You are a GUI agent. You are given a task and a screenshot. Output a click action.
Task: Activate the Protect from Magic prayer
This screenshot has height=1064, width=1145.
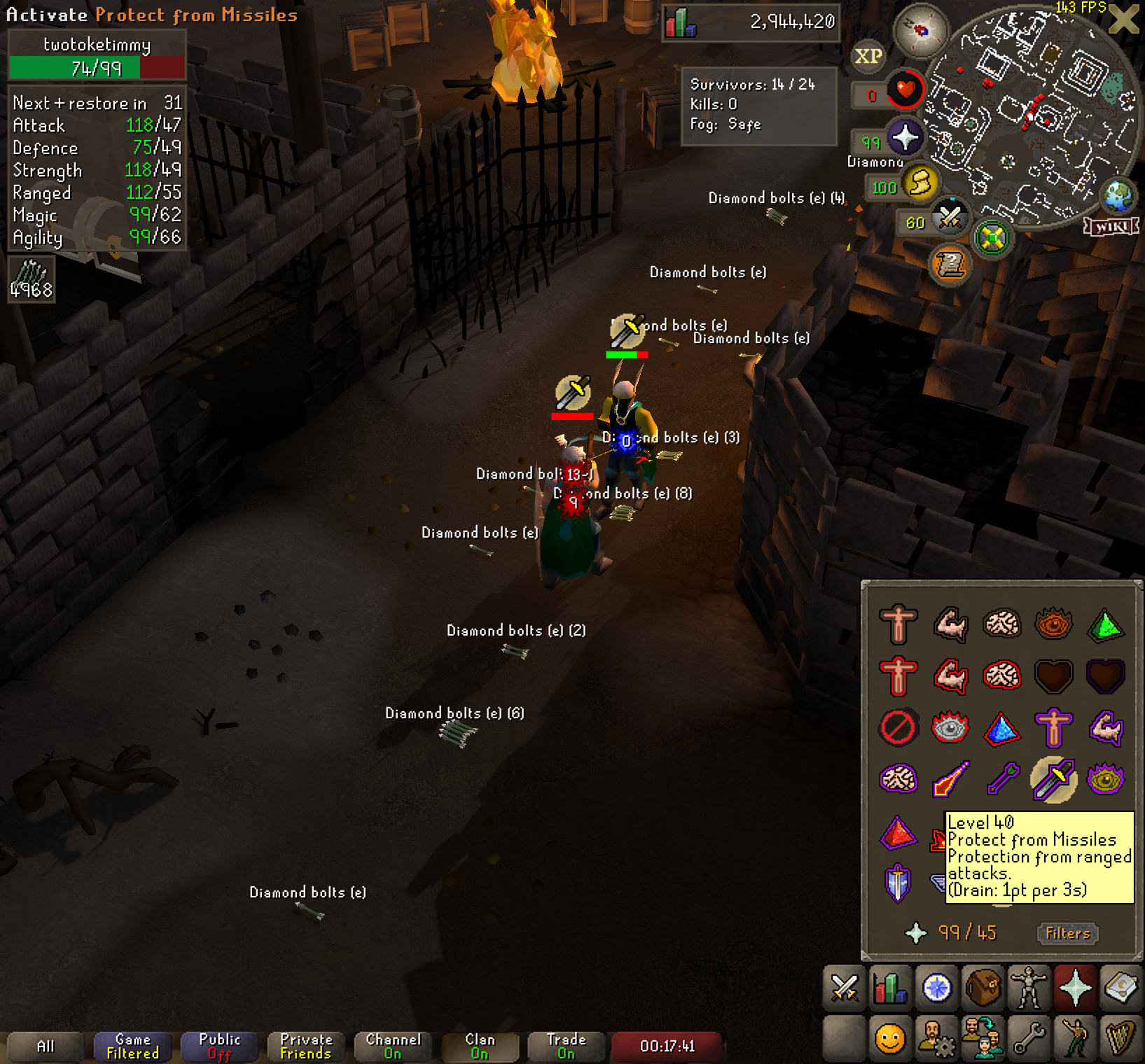click(x=950, y=779)
